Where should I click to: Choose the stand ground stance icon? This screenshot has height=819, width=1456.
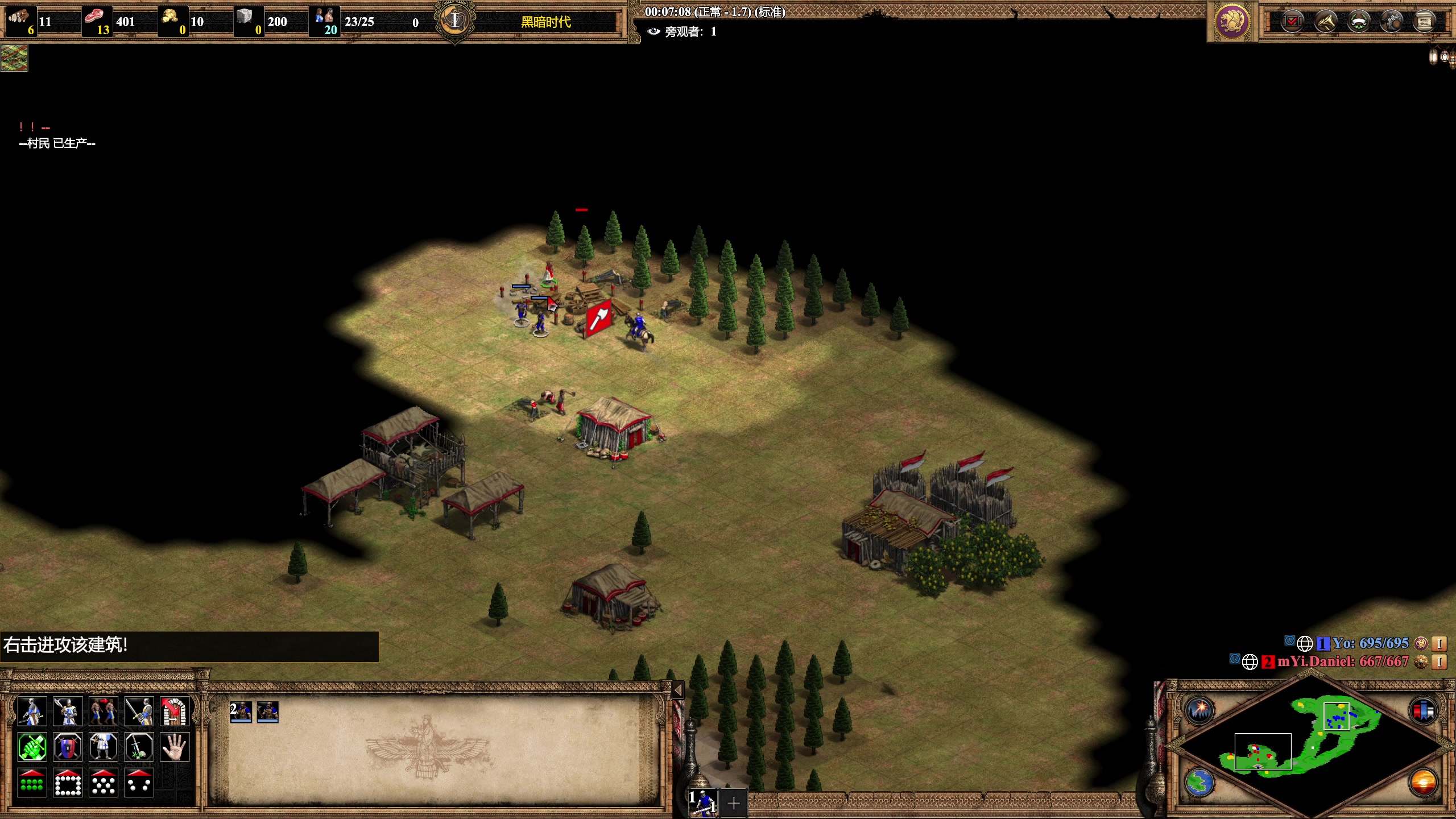point(103,747)
